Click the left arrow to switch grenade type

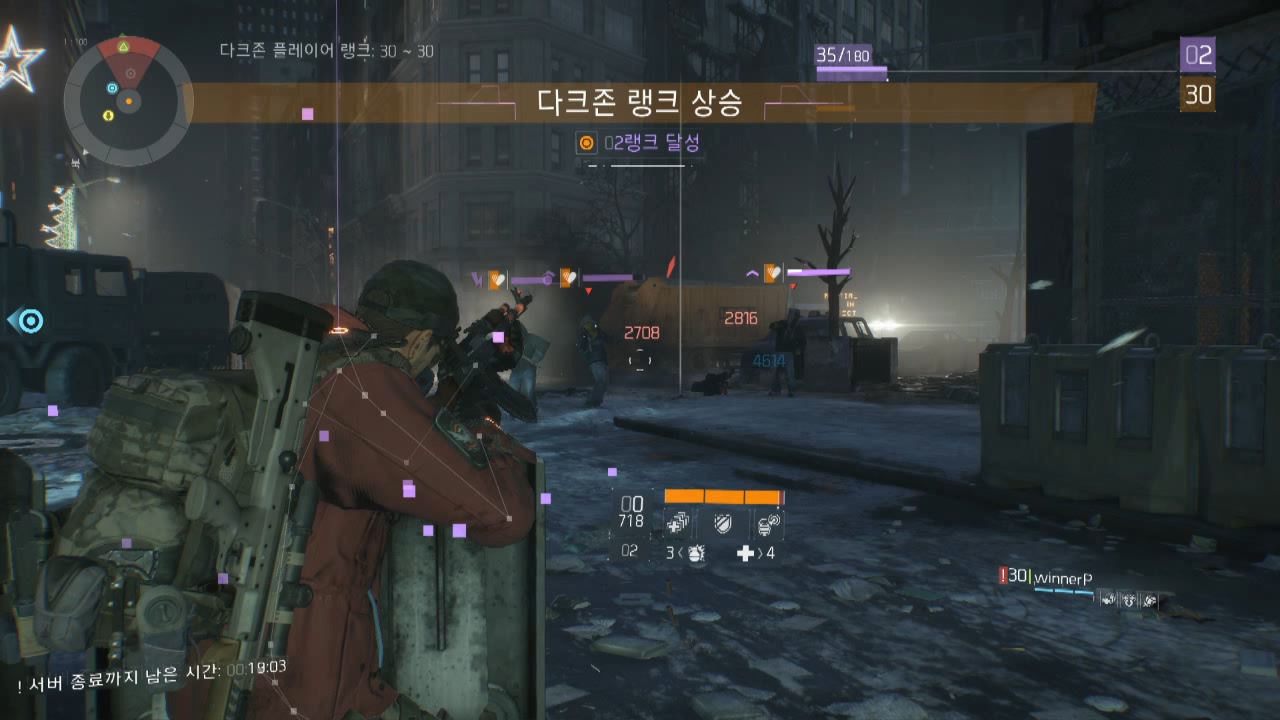[x=678, y=553]
